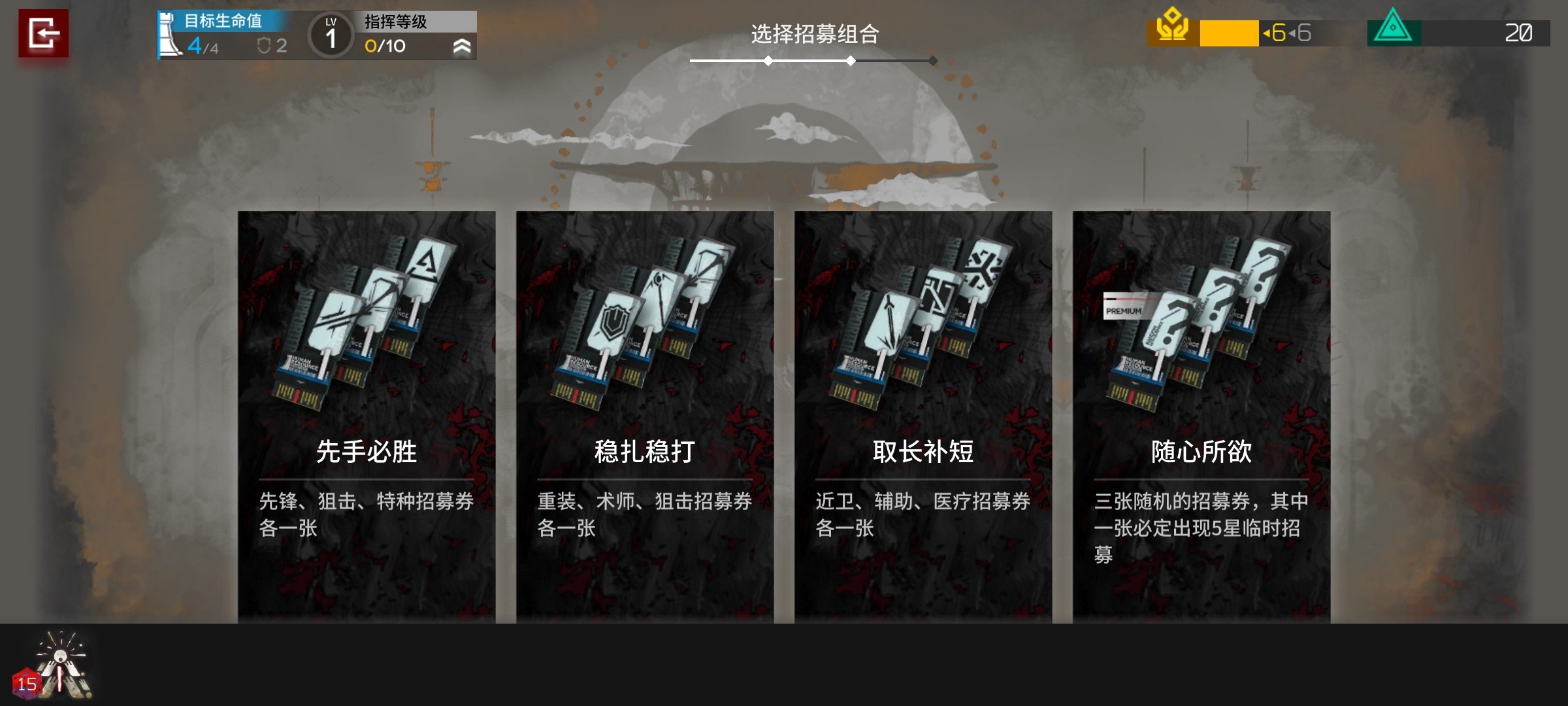Click the shield icon showing 2

coord(265,46)
